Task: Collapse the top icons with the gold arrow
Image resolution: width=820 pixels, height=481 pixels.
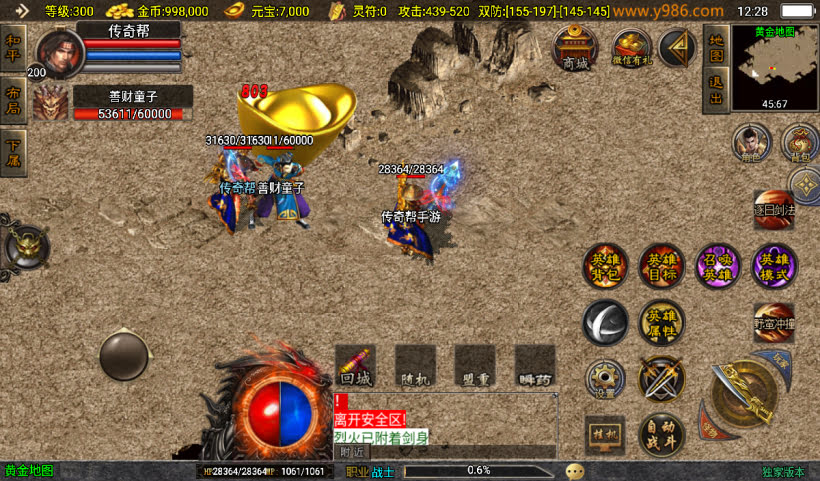Action: pyautogui.click(x=678, y=48)
